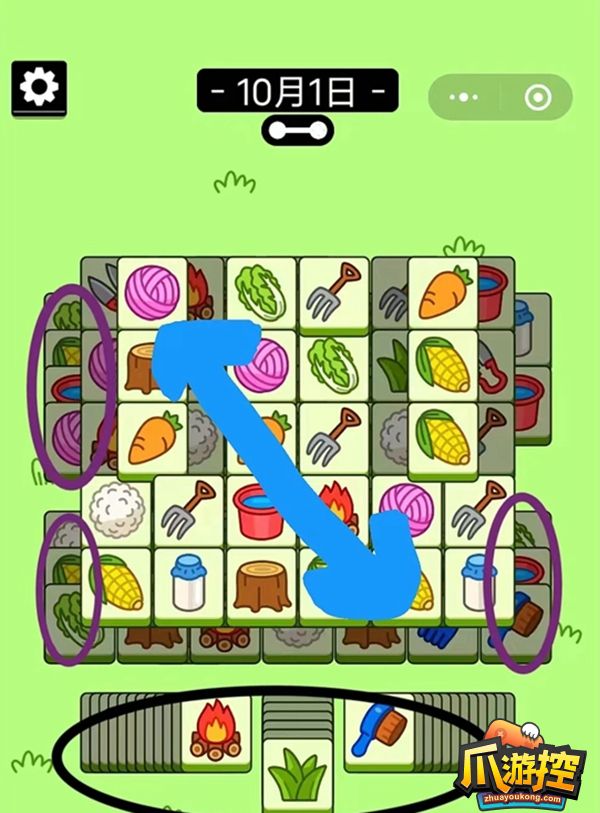This screenshot has height=813, width=600.
Task: Open the gear settings menu
Action: 39,88
